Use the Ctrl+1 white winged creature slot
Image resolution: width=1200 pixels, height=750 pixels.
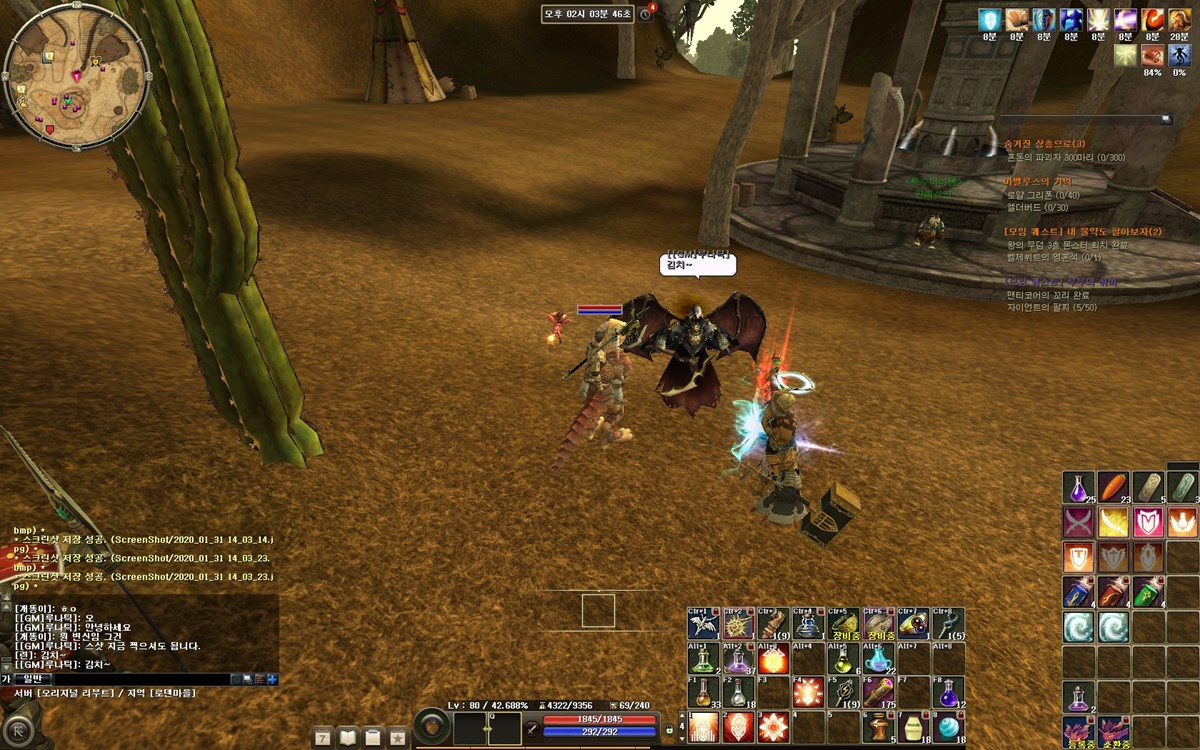click(x=704, y=624)
